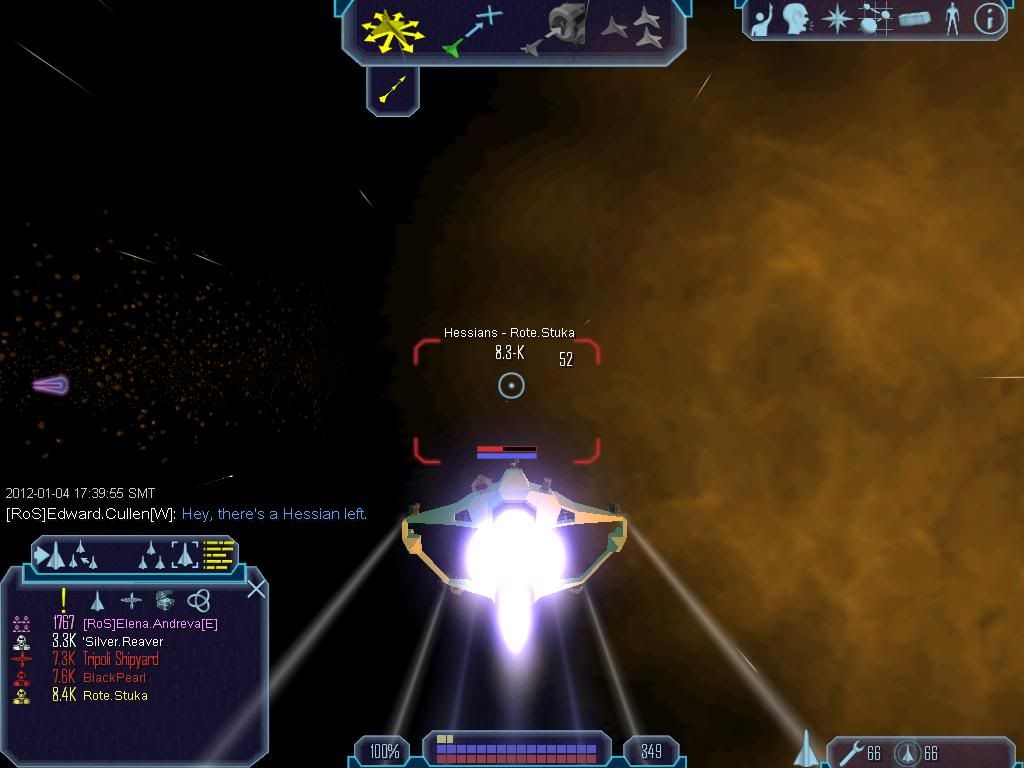Open the cargo inventory icon
The image size is (1024, 768).
(915, 18)
